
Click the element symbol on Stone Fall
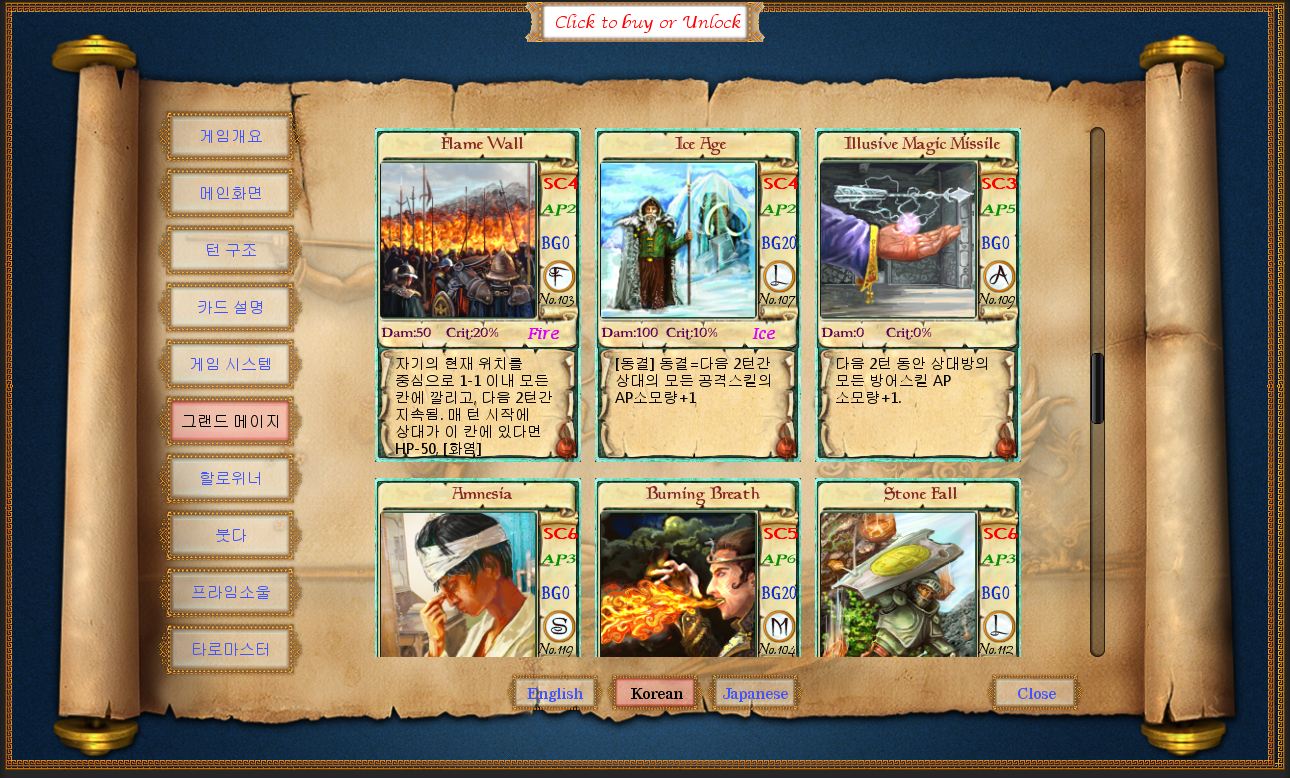(998, 627)
